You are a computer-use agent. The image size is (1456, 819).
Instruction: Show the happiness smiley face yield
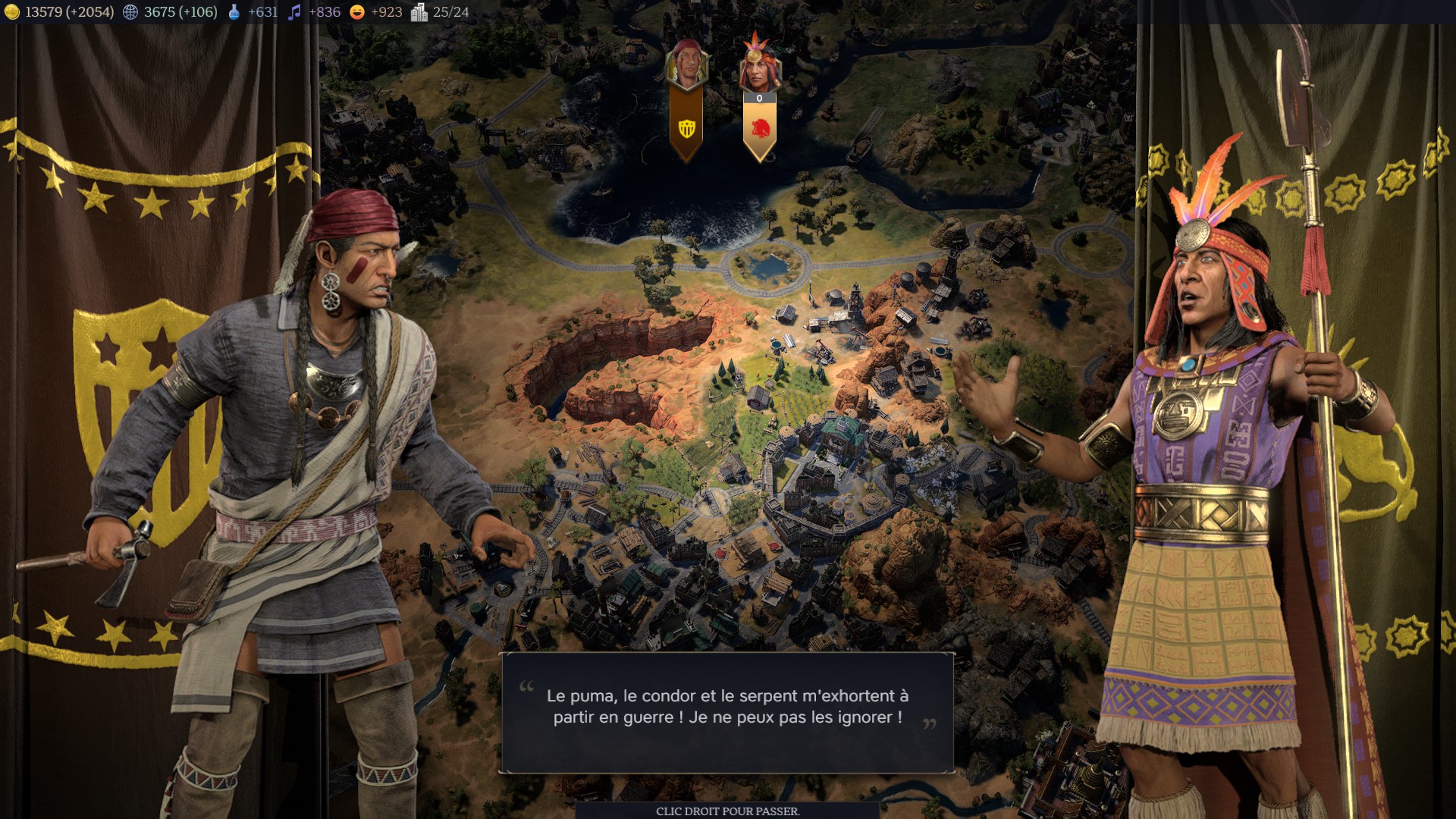[x=357, y=12]
